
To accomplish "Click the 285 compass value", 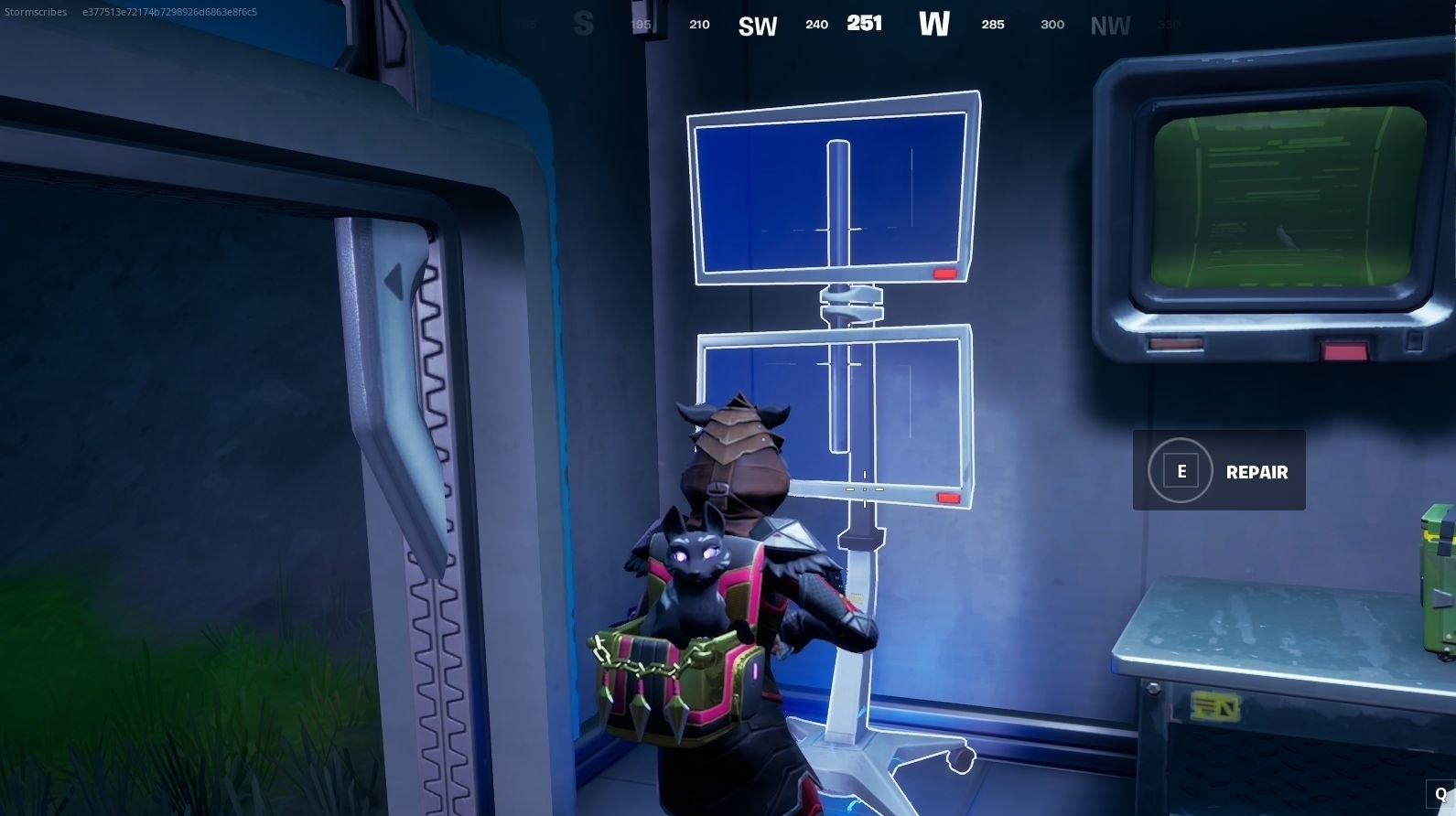I will [993, 25].
